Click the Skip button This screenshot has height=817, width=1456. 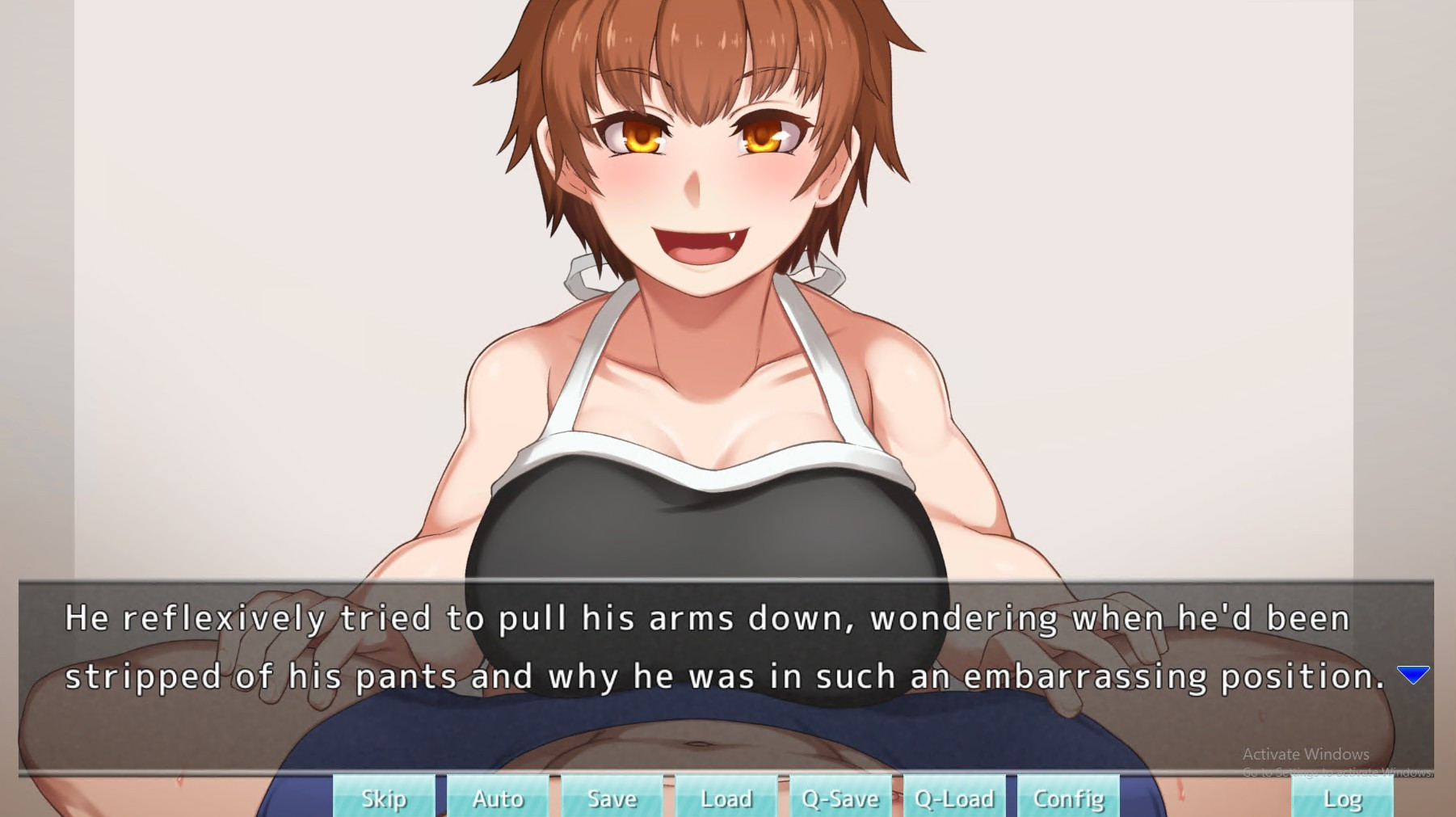[384, 798]
